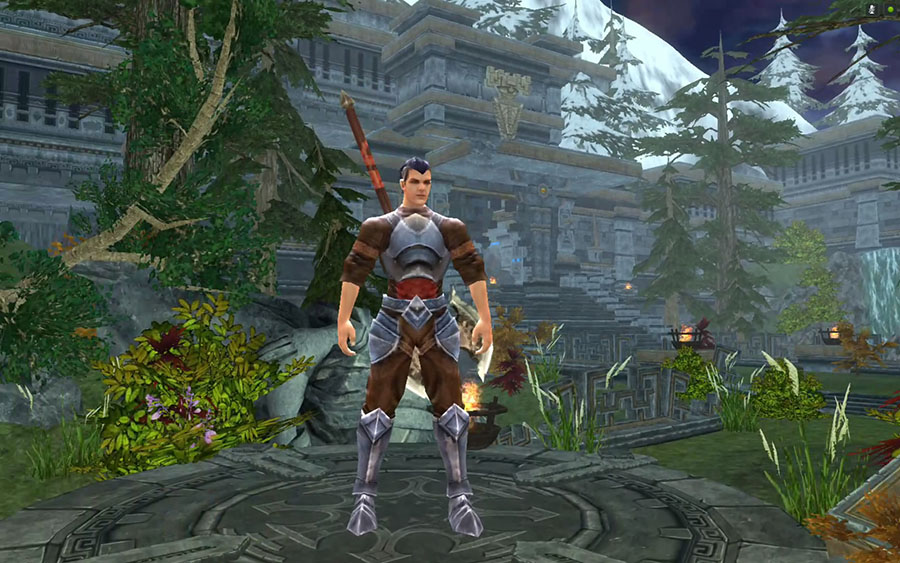Click the green status dot indicator
900x563 pixels.
point(889,9)
